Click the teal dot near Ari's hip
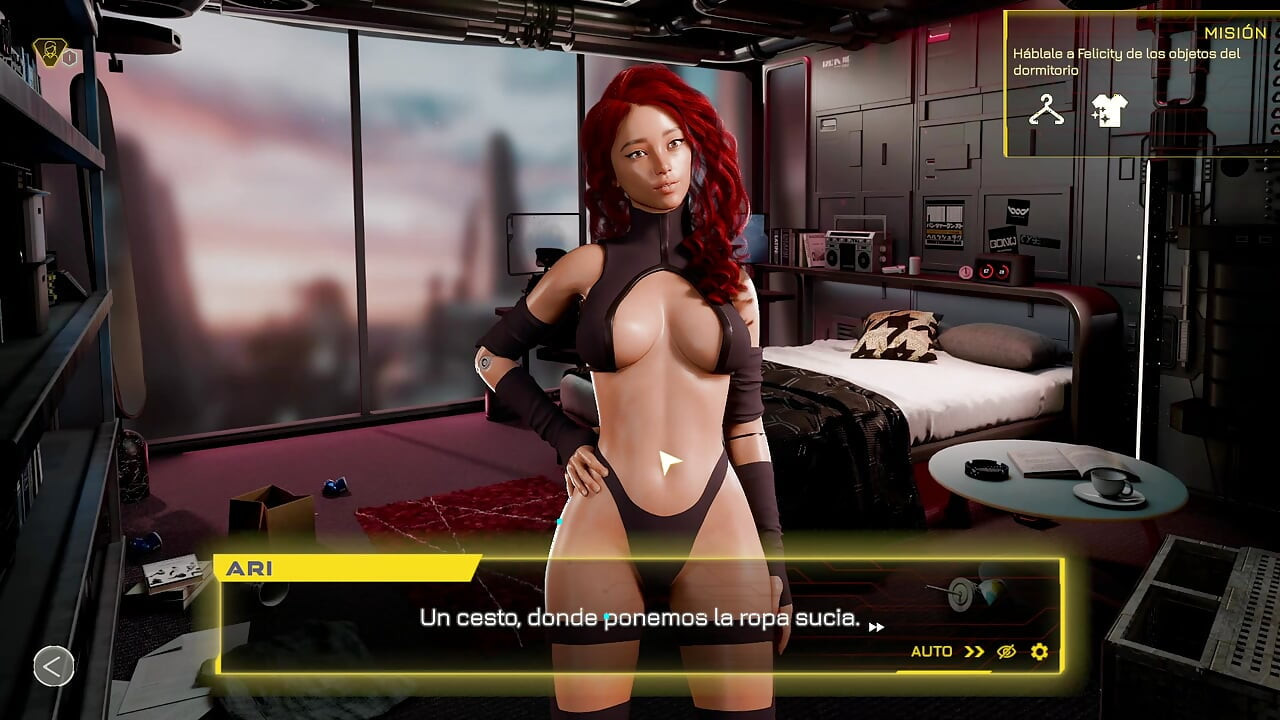The height and width of the screenshot is (720, 1280). [558, 524]
